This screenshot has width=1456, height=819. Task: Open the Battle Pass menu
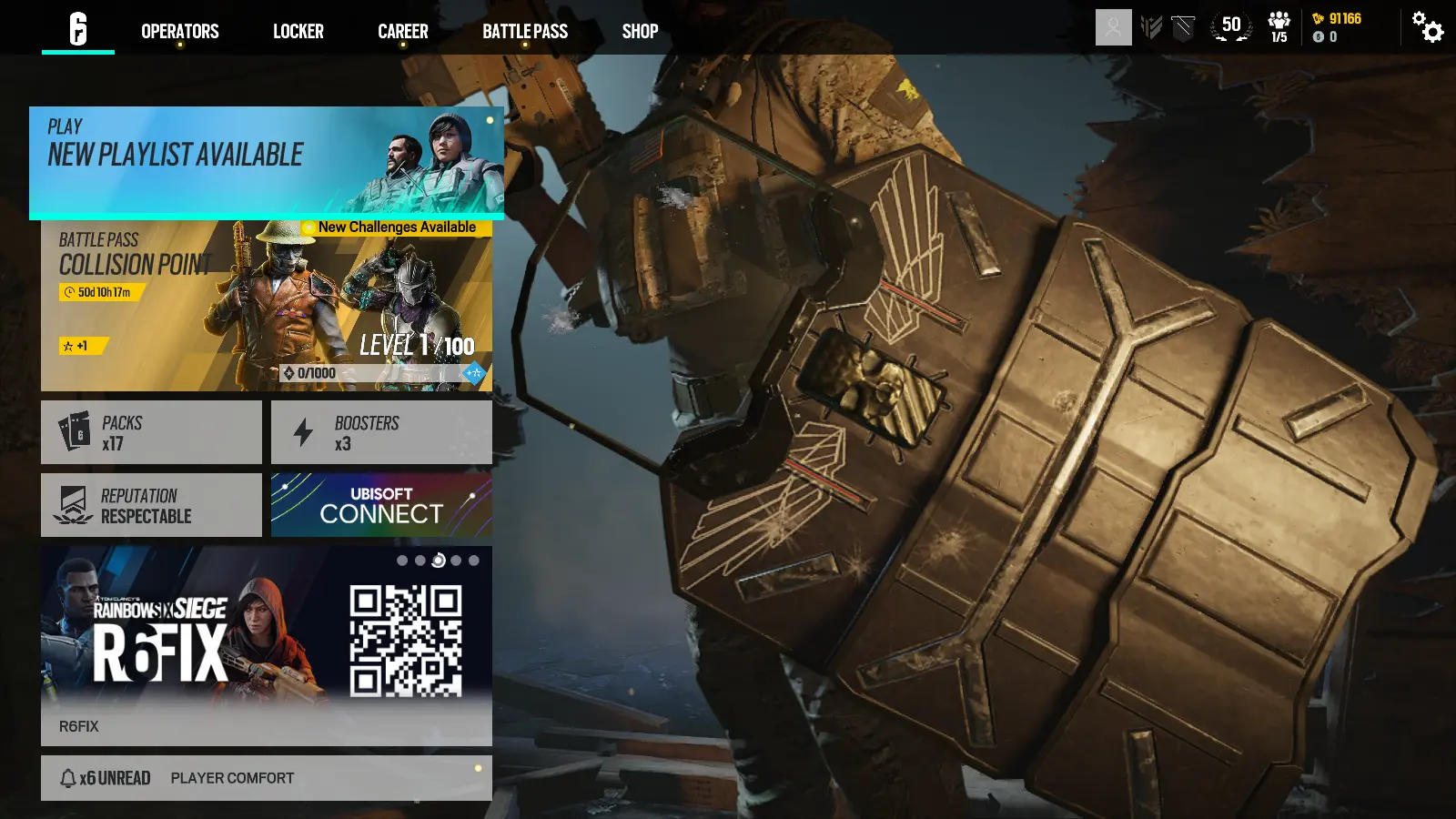click(525, 31)
